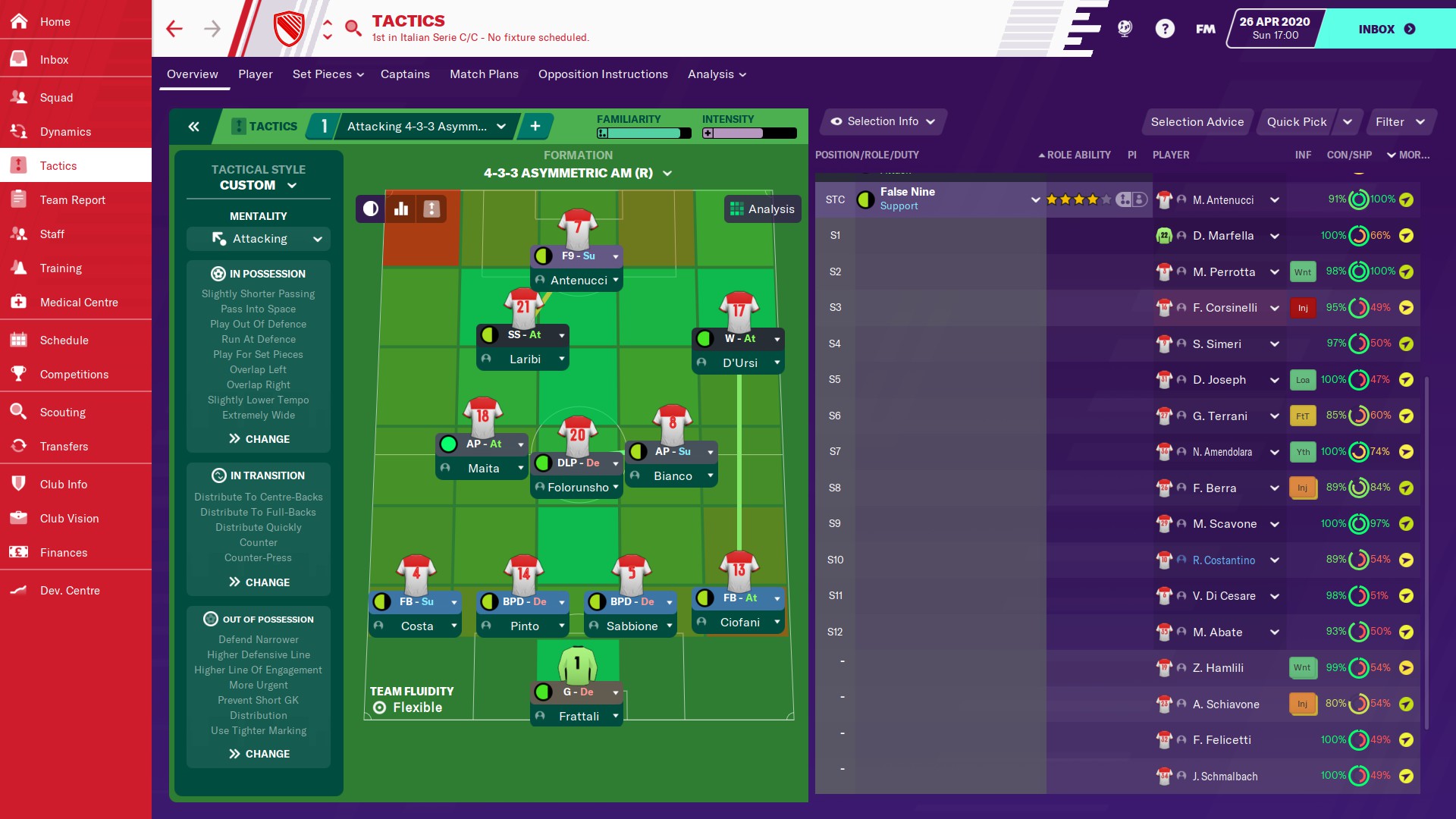
Task: Open the Opposition Instructions tab
Action: pyautogui.click(x=603, y=74)
